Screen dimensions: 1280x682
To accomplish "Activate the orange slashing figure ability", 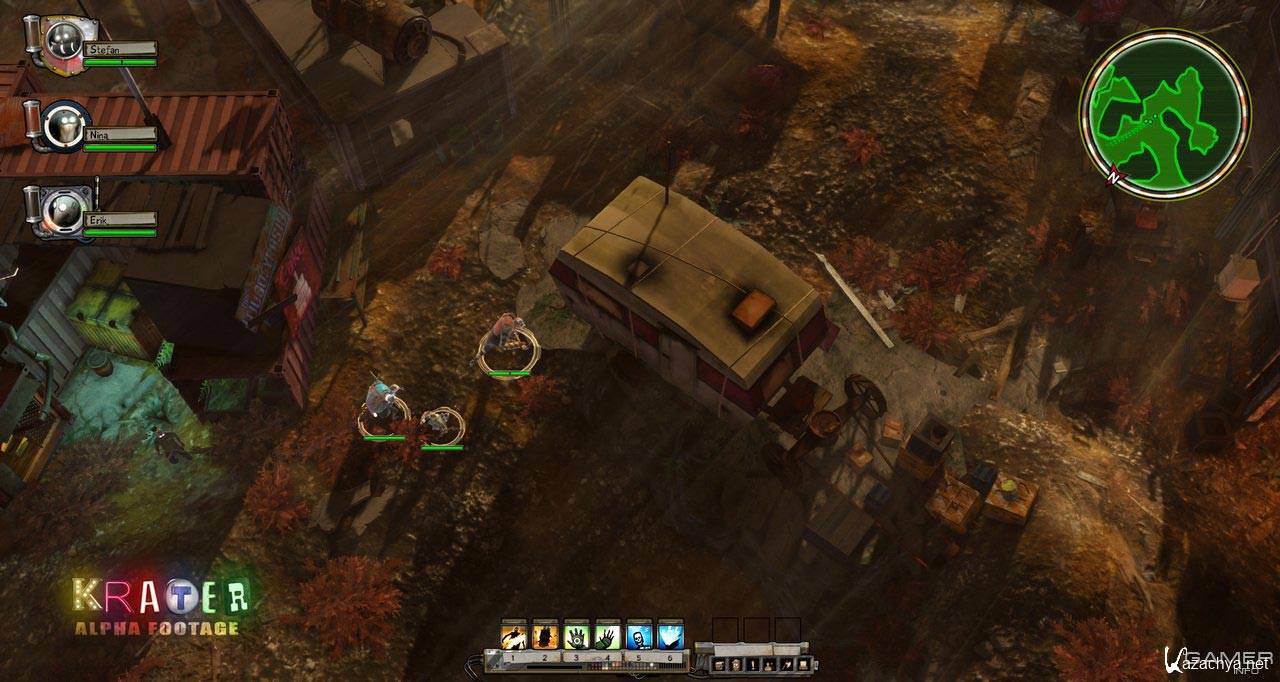I will pos(514,635).
